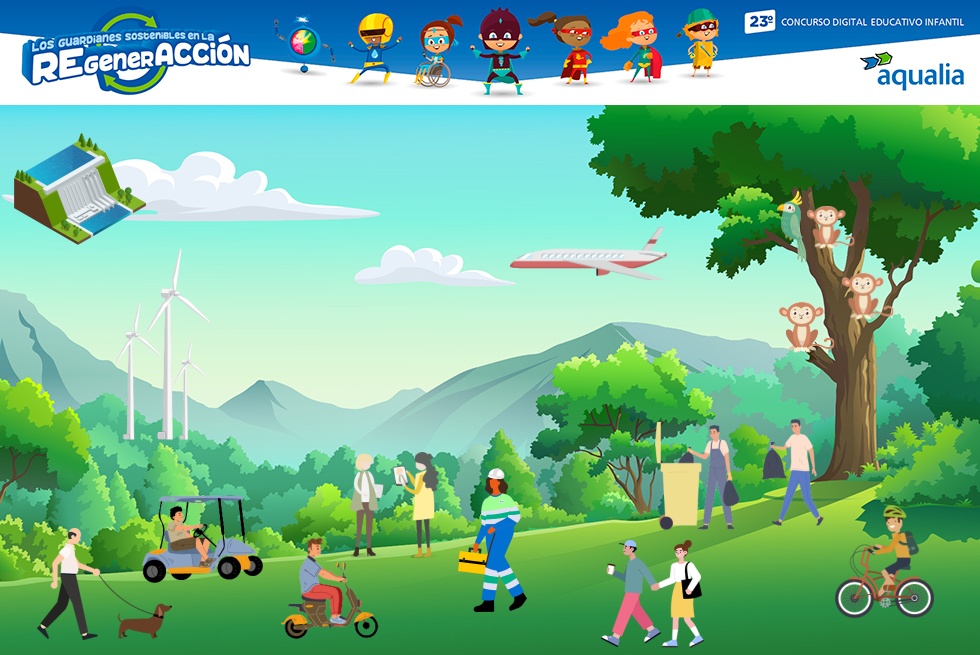980x655 pixels.
Task: Click the REgenerAcción game logo
Action: pyautogui.click(x=136, y=55)
